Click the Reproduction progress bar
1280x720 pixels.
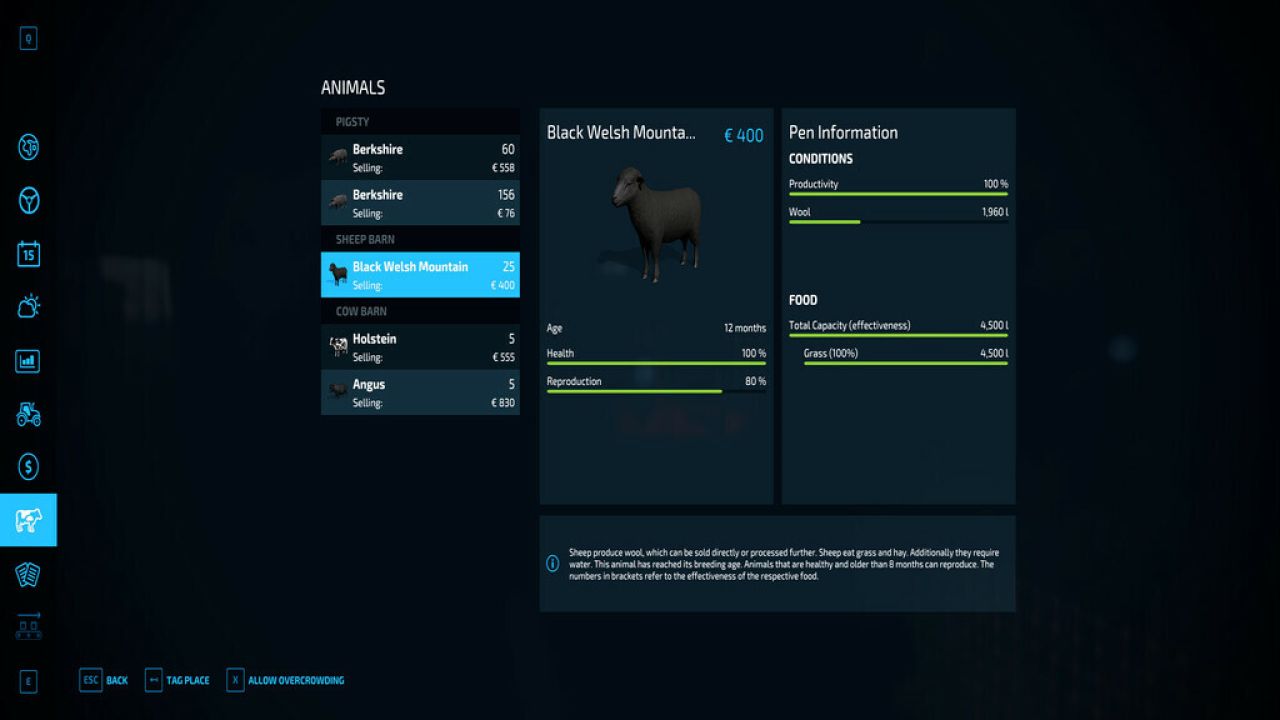click(655, 390)
